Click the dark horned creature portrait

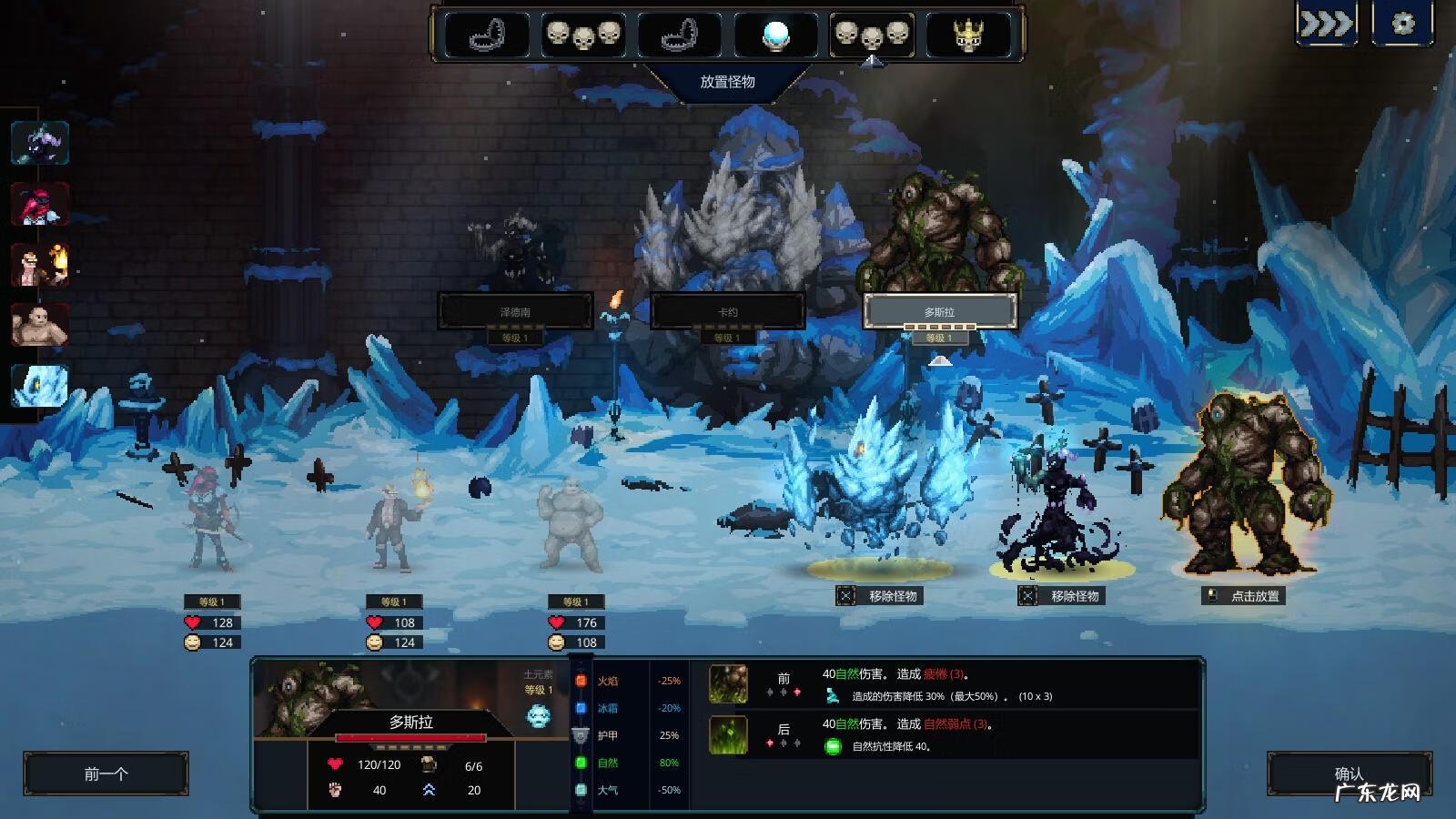(40, 142)
